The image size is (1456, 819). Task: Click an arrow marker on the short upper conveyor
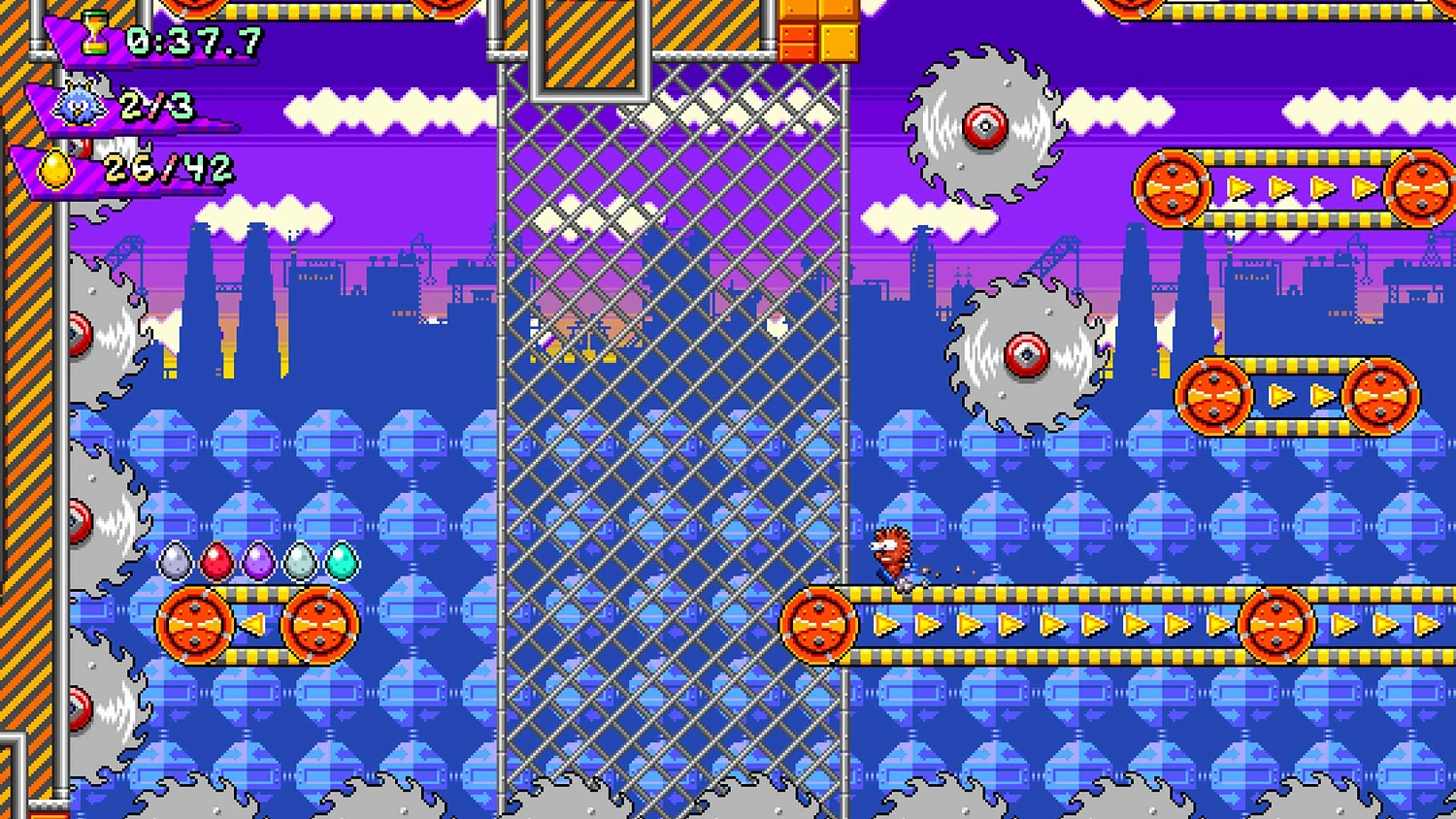pyautogui.click(x=1281, y=395)
